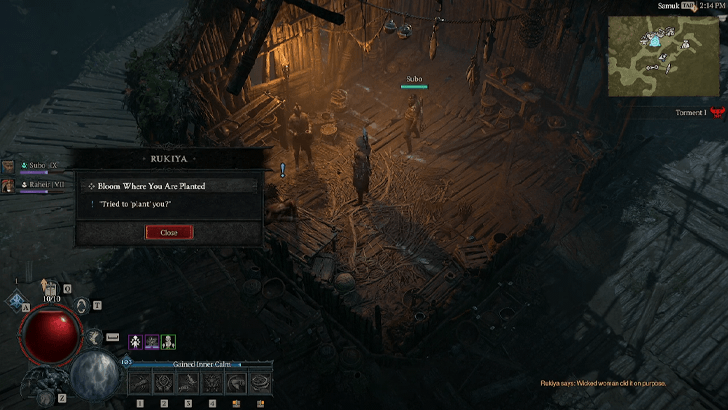Viewport: 728px width, 410px height.
Task: Click the mount horse icon
Action: [94, 339]
